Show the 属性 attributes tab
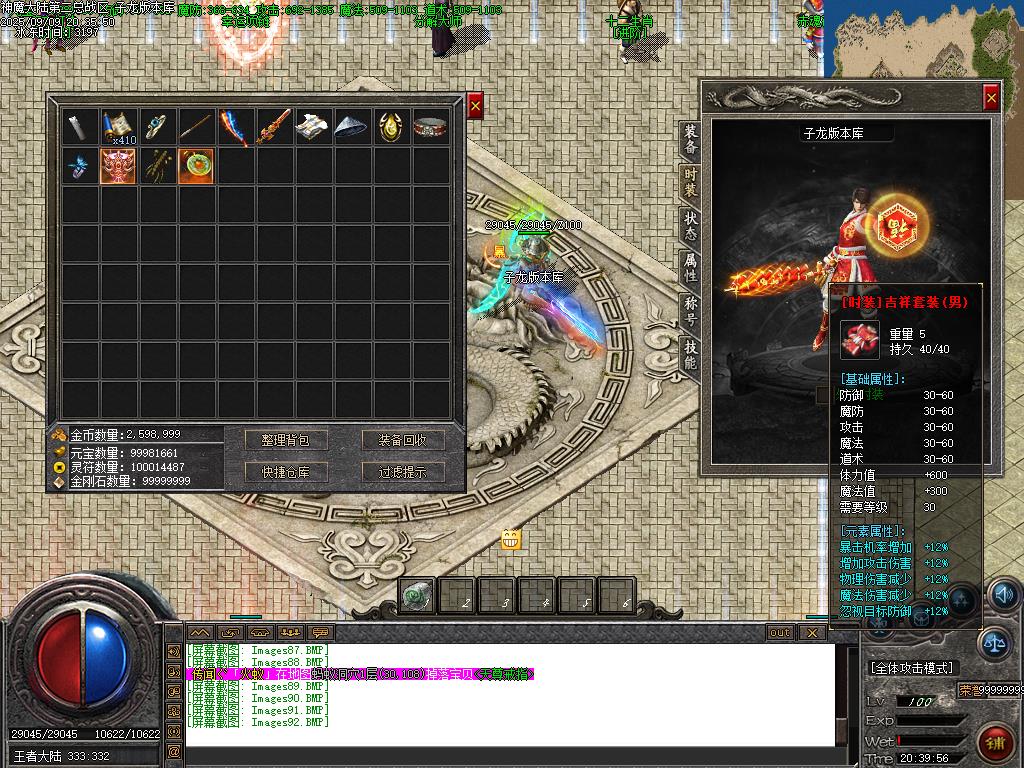The image size is (1024, 768). pyautogui.click(x=690, y=268)
